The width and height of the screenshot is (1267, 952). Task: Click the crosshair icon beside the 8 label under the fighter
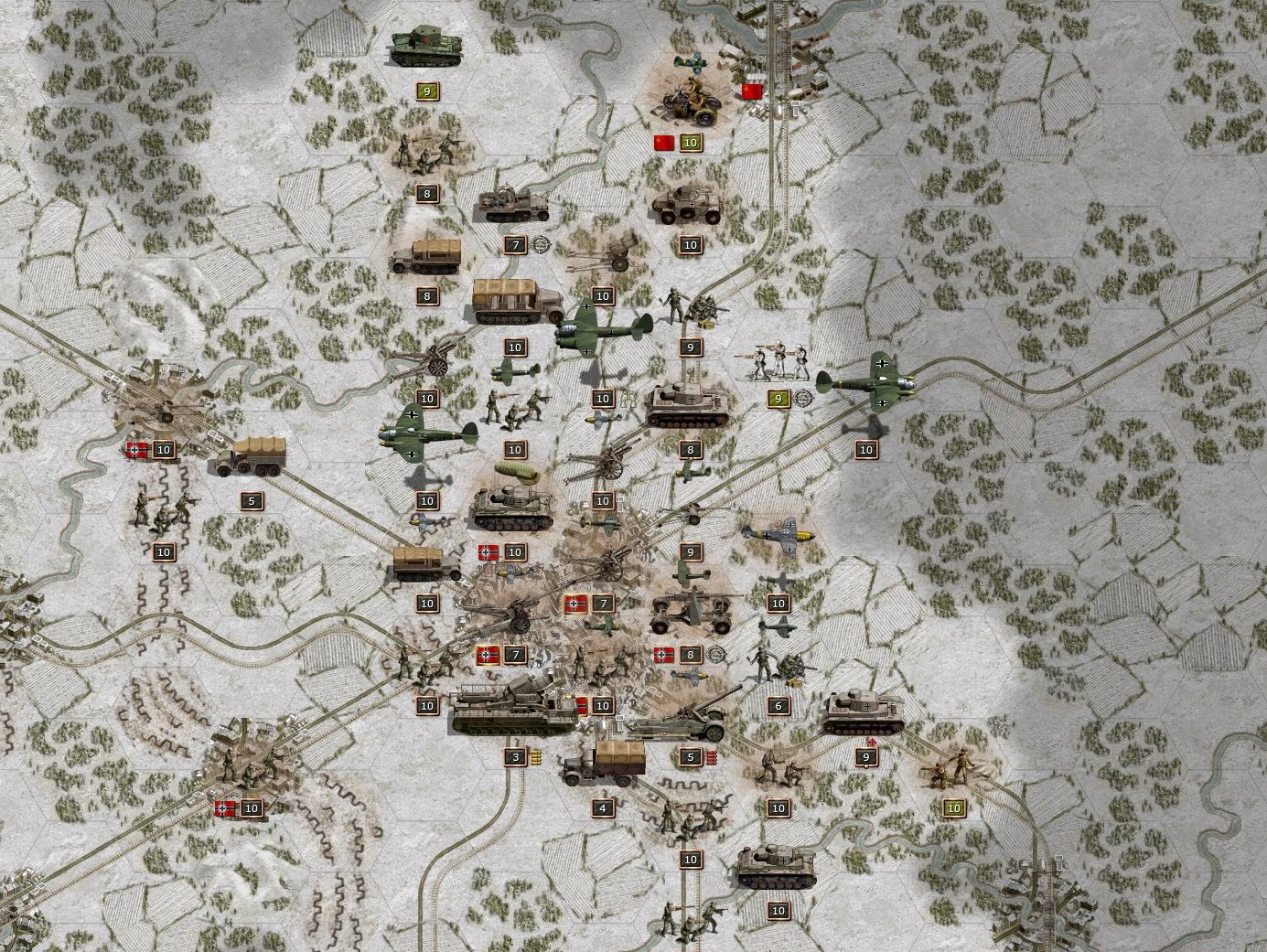(x=714, y=653)
